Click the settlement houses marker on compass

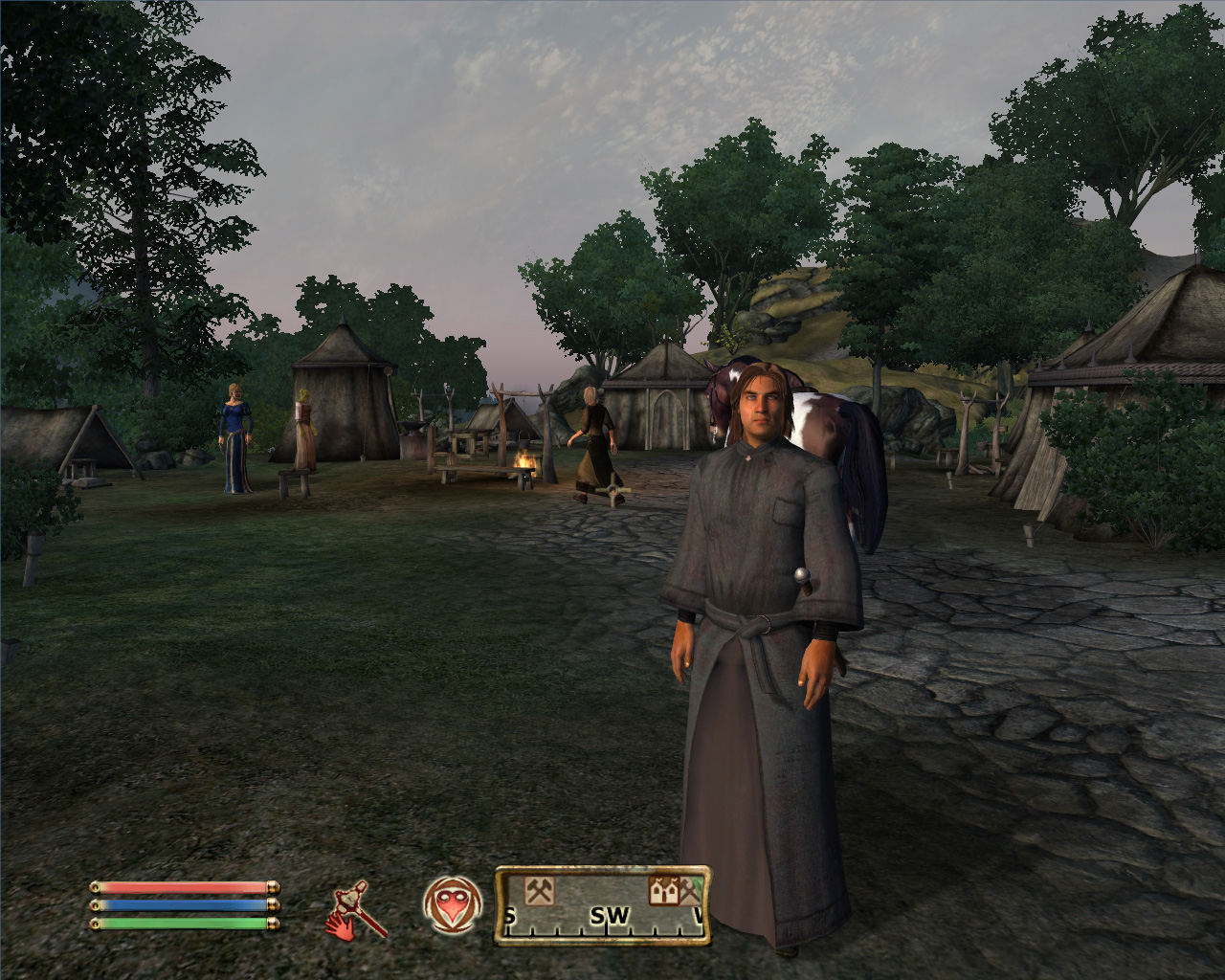[664, 891]
